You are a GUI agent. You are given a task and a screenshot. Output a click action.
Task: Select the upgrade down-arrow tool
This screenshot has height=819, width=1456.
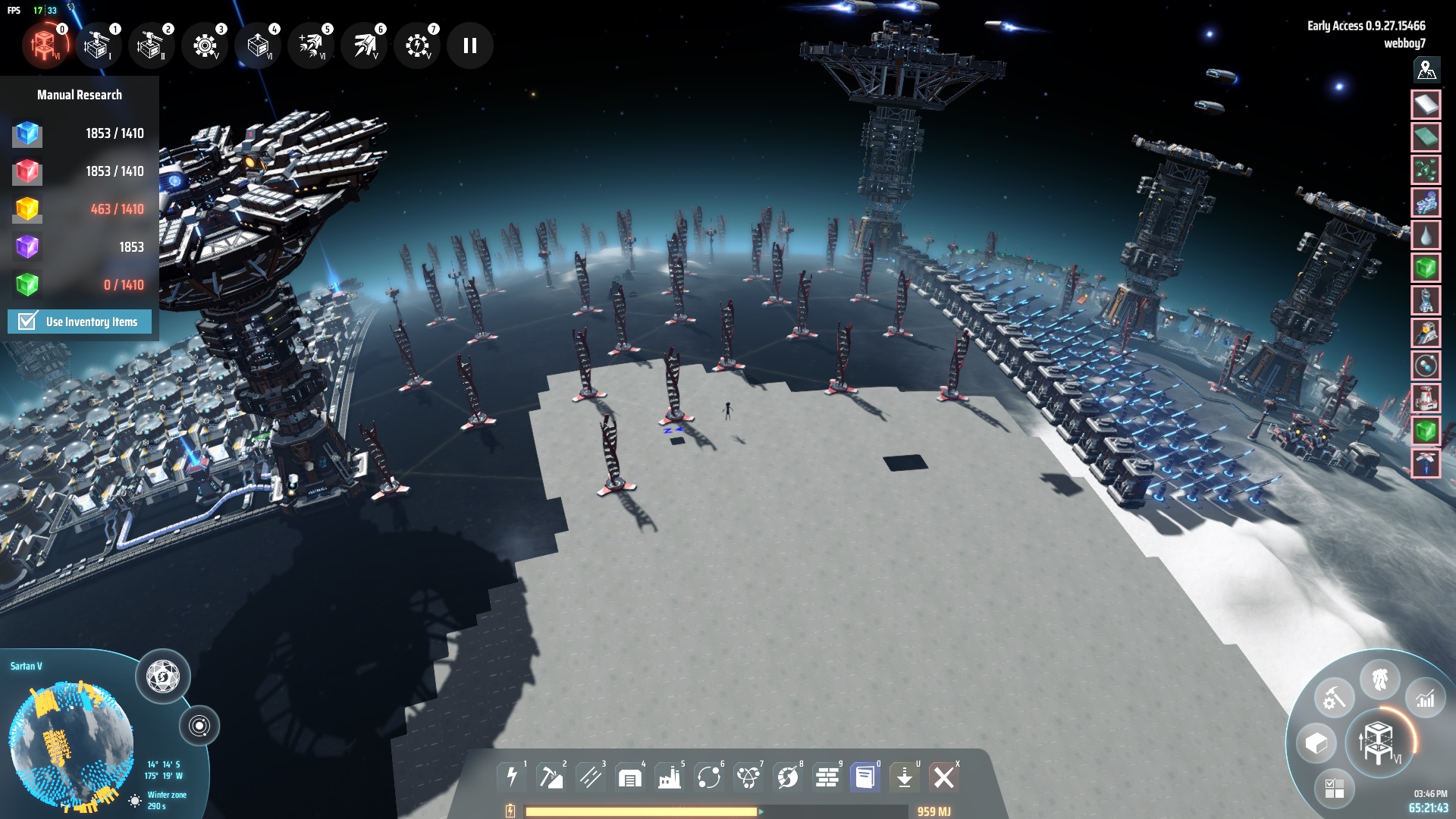[x=904, y=777]
